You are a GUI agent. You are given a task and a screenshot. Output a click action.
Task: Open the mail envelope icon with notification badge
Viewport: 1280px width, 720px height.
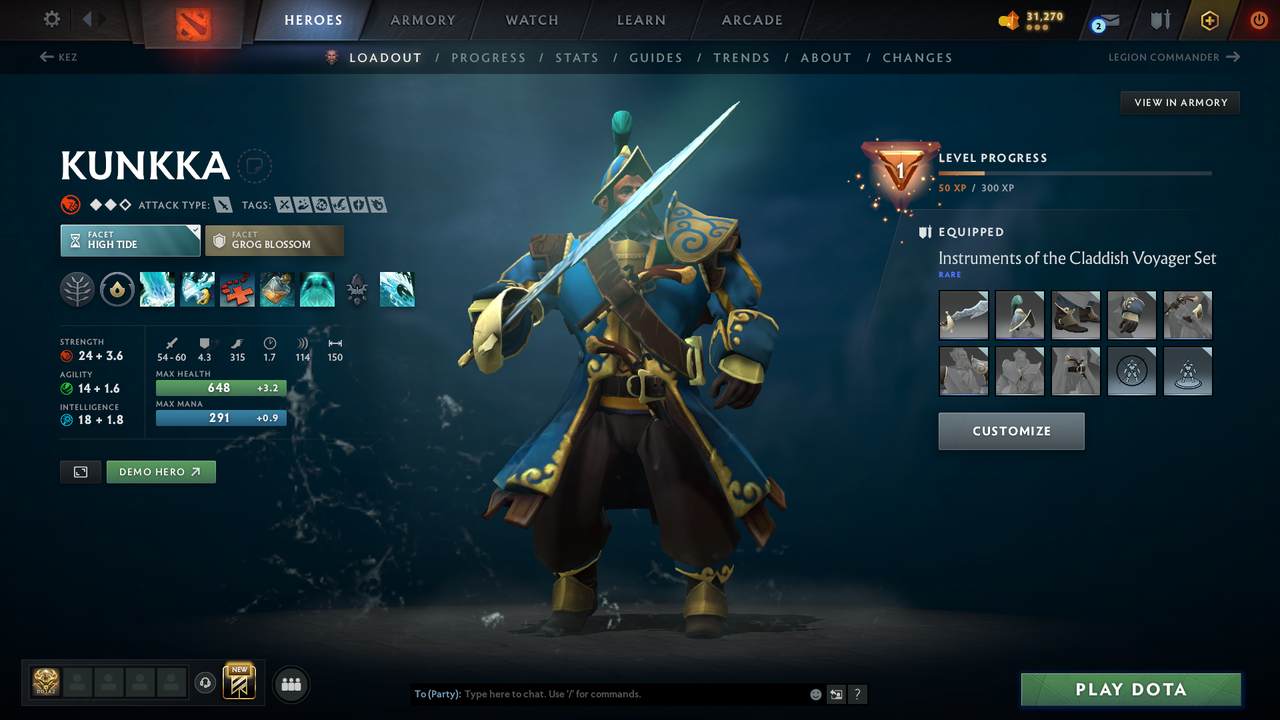(x=1104, y=20)
